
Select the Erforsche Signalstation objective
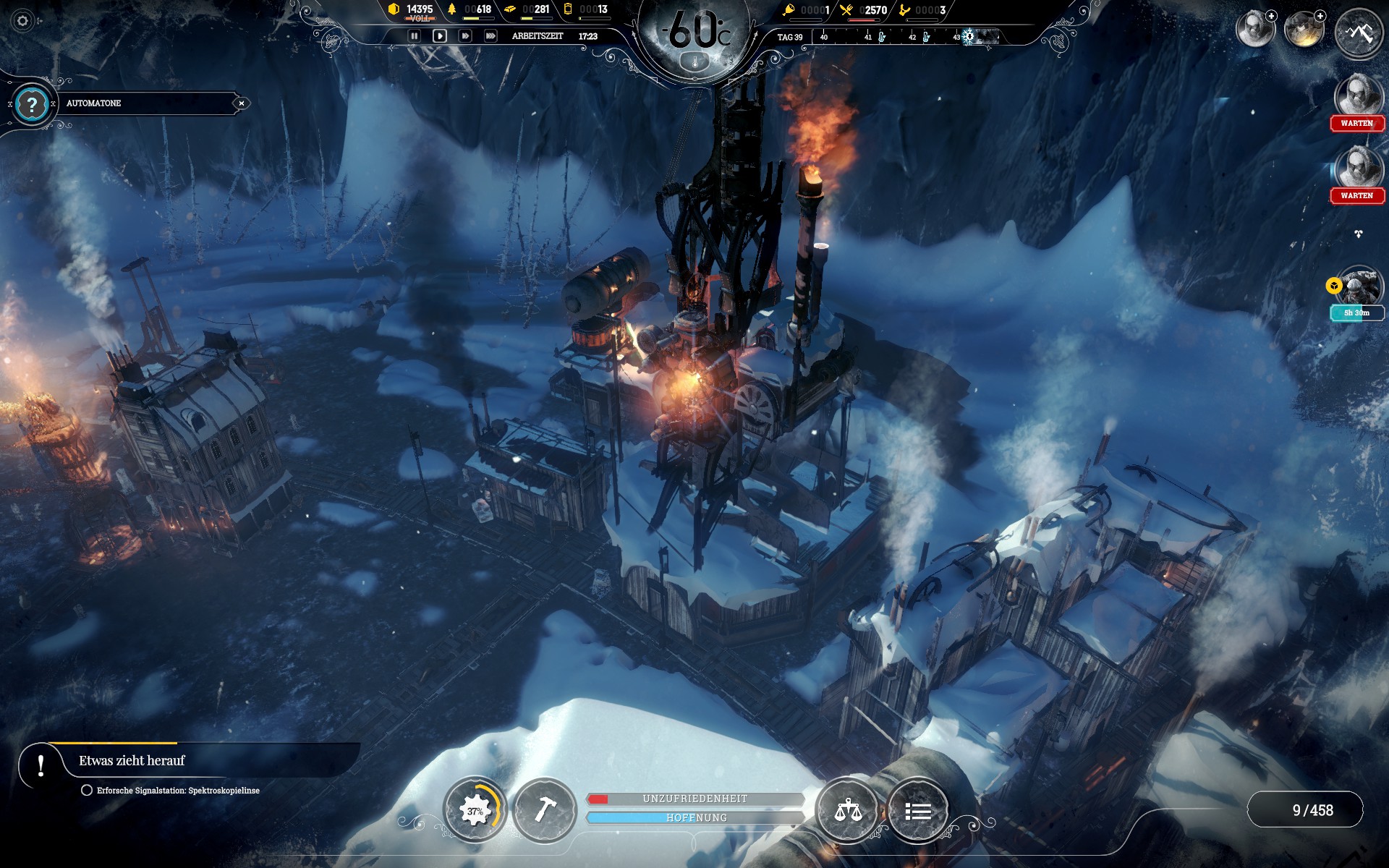178,791
